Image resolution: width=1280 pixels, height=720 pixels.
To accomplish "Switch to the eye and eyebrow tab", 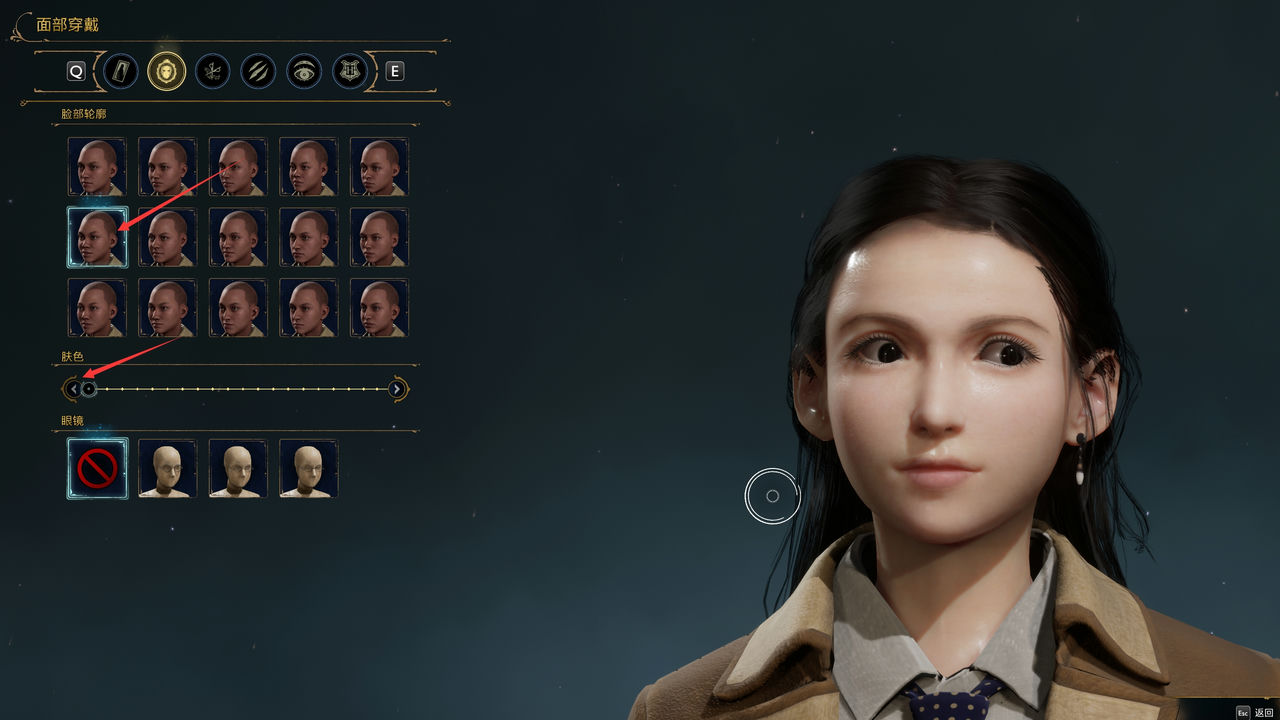I will click(x=304, y=71).
